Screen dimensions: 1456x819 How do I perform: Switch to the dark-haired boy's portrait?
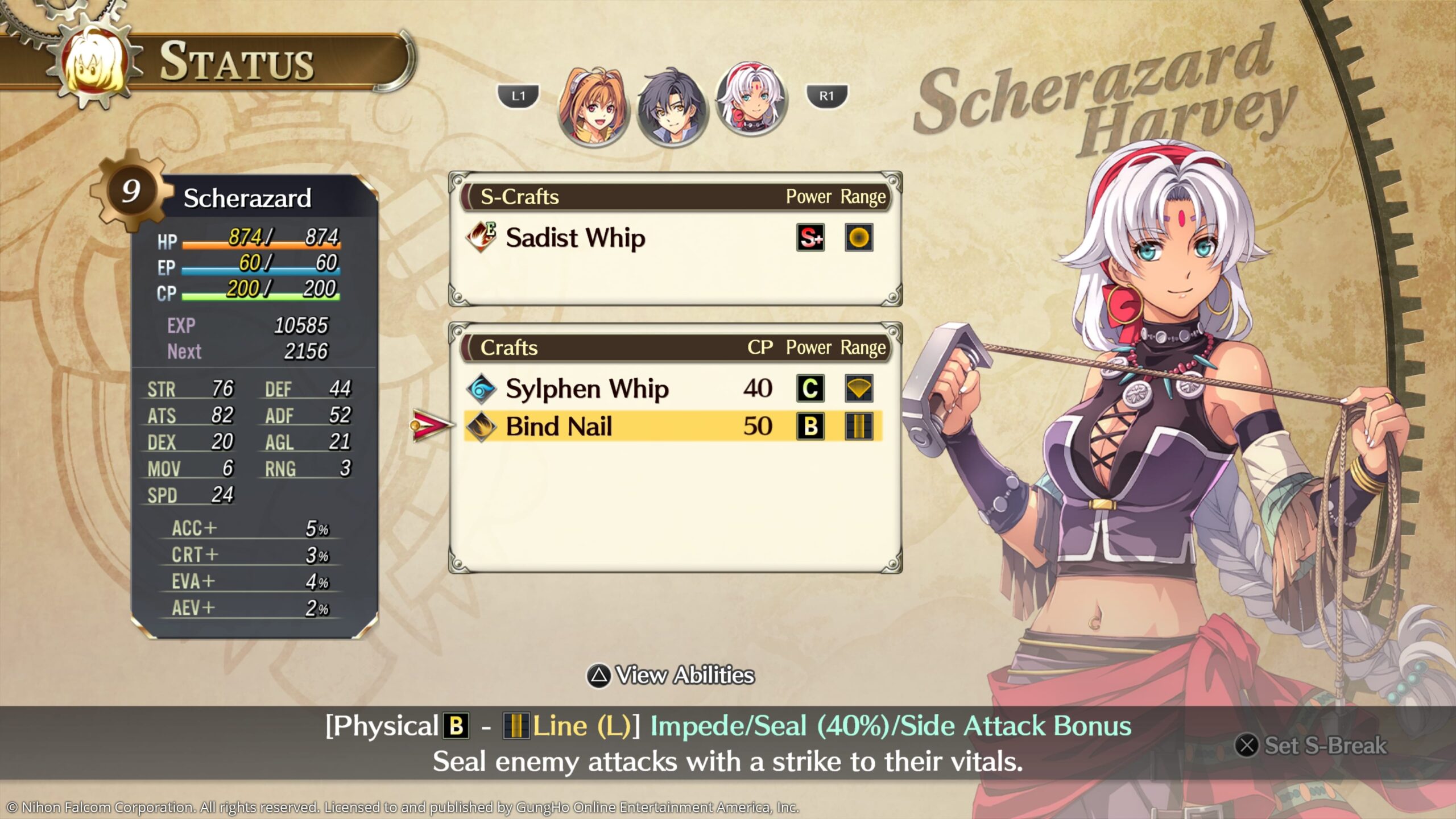pyautogui.click(x=672, y=109)
